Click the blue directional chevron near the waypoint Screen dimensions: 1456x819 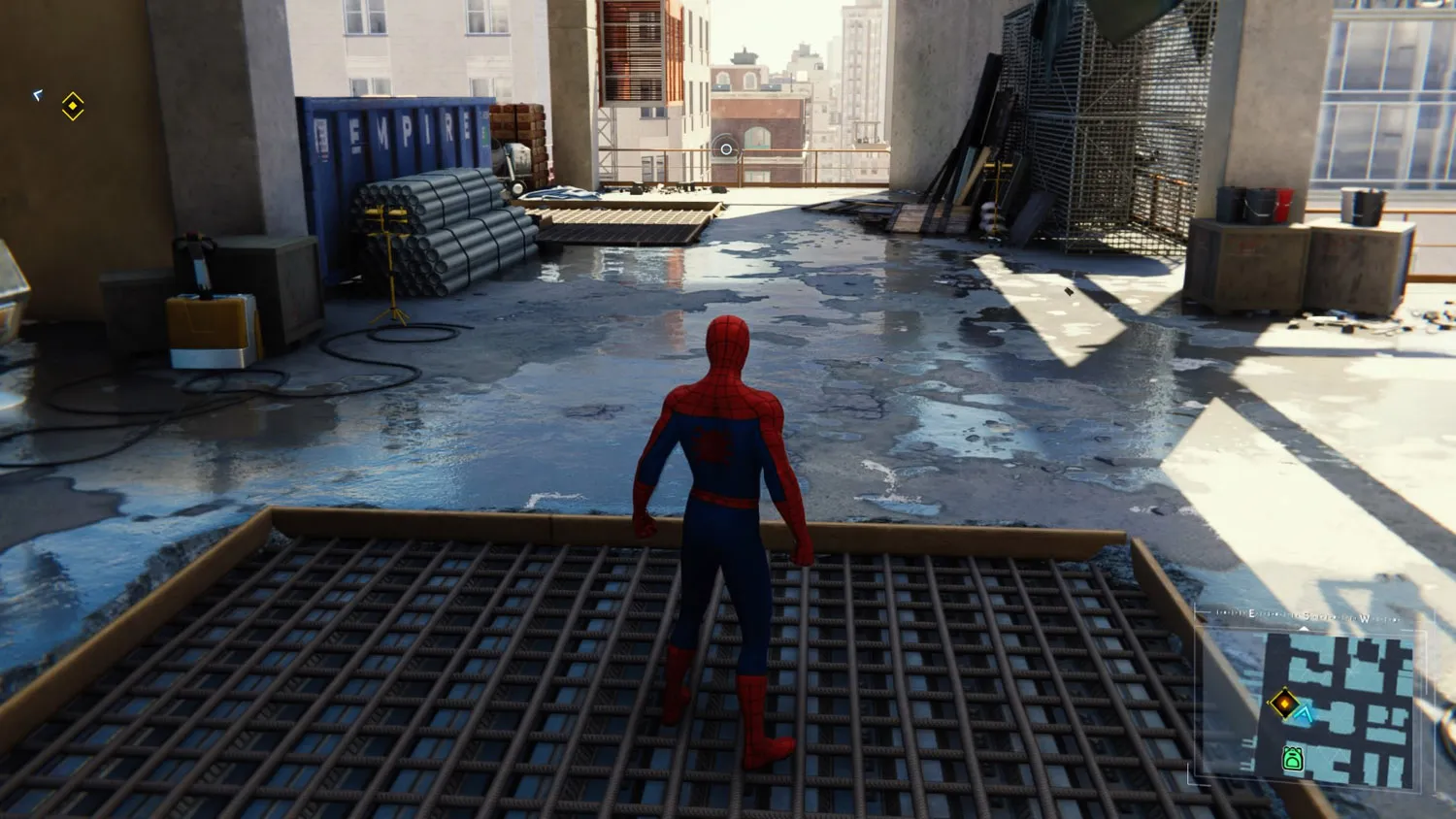tap(38, 96)
